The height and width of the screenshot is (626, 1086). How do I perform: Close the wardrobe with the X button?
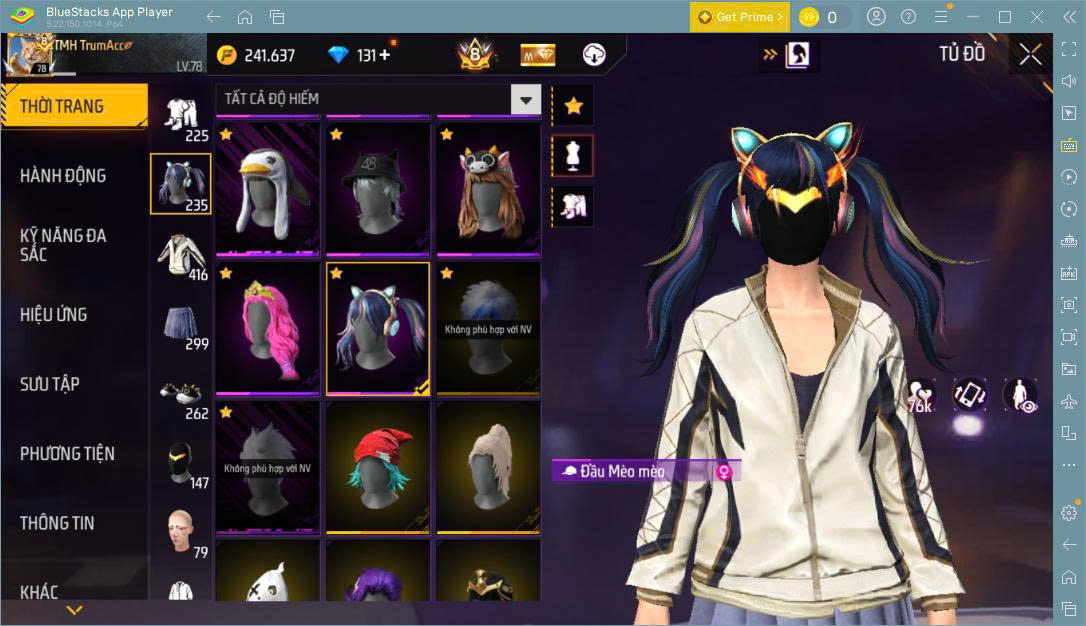[x=1030, y=55]
